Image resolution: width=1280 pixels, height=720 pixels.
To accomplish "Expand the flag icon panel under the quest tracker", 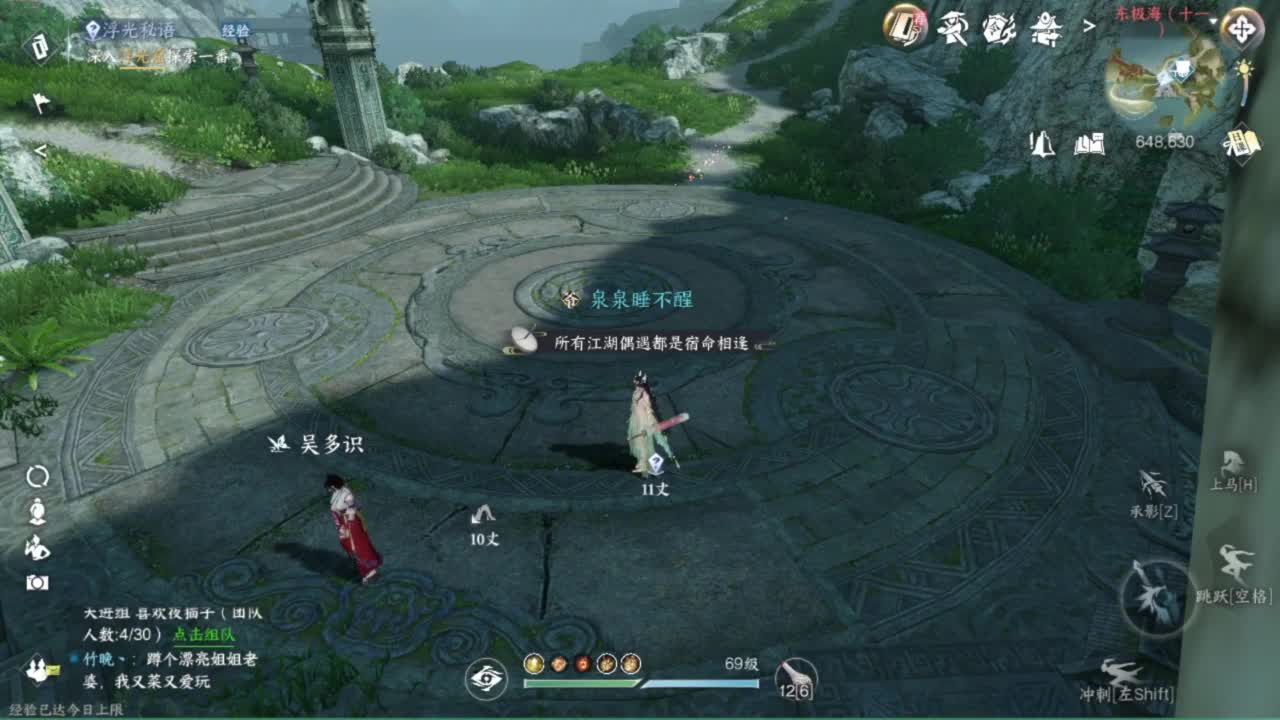I will [x=40, y=98].
